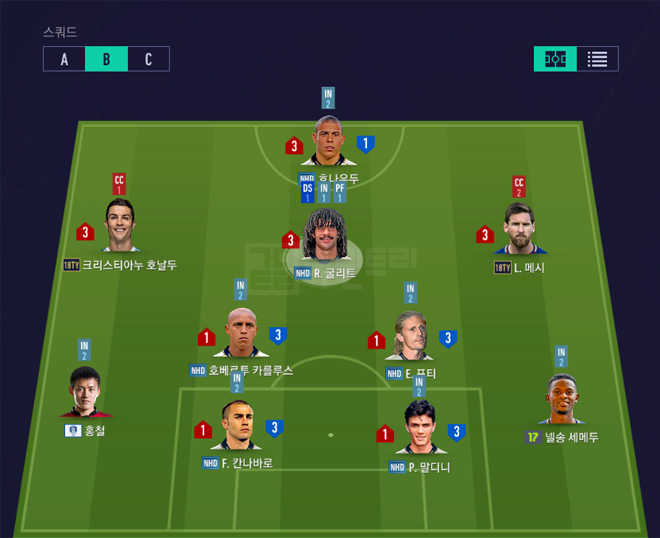The height and width of the screenshot is (538, 660).
Task: Switch to the list view
Action: click(597, 59)
